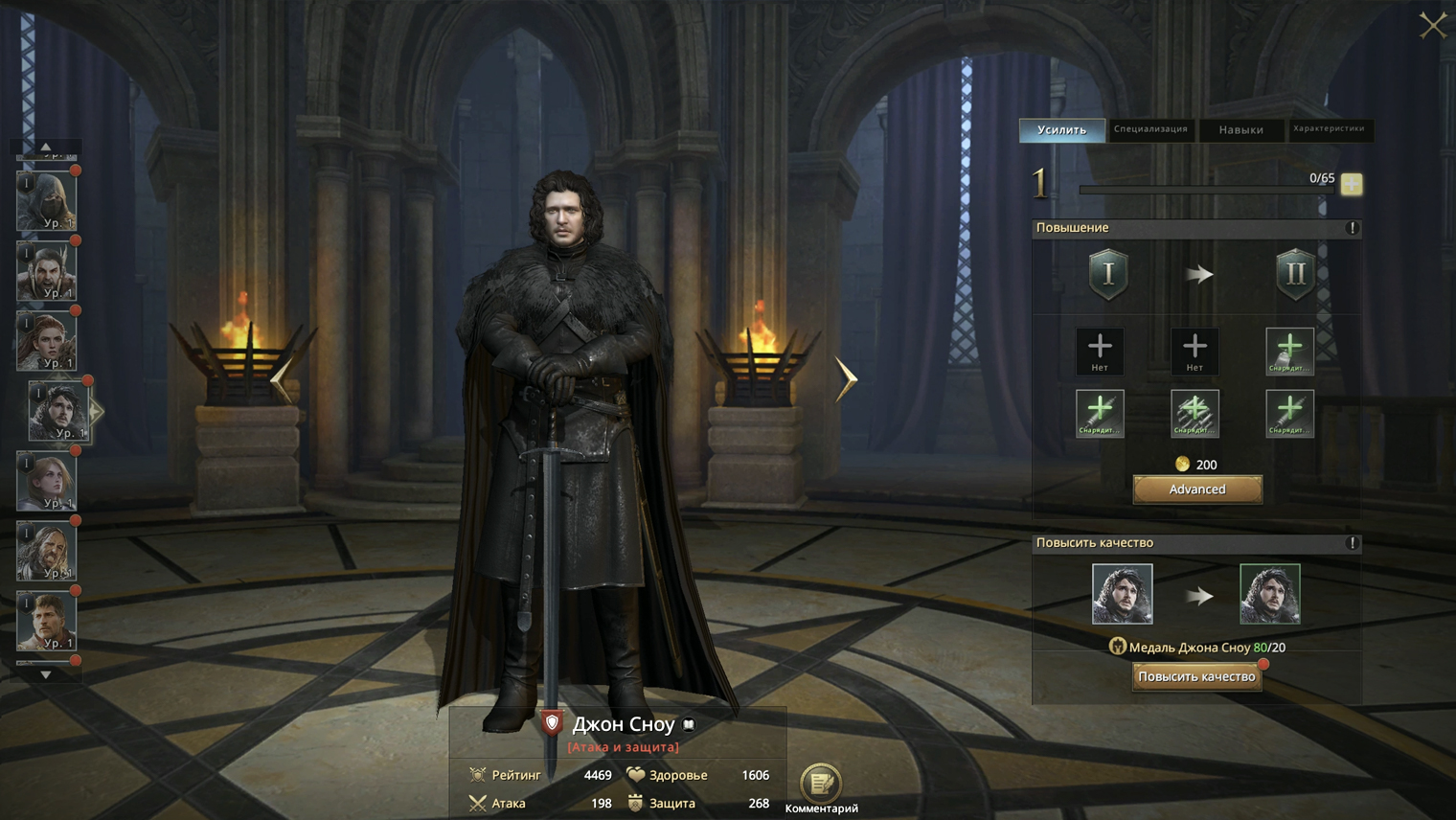Image resolution: width=1456 pixels, height=820 pixels.
Task: Select the blonde woman hero portrait
Action: click(x=46, y=481)
